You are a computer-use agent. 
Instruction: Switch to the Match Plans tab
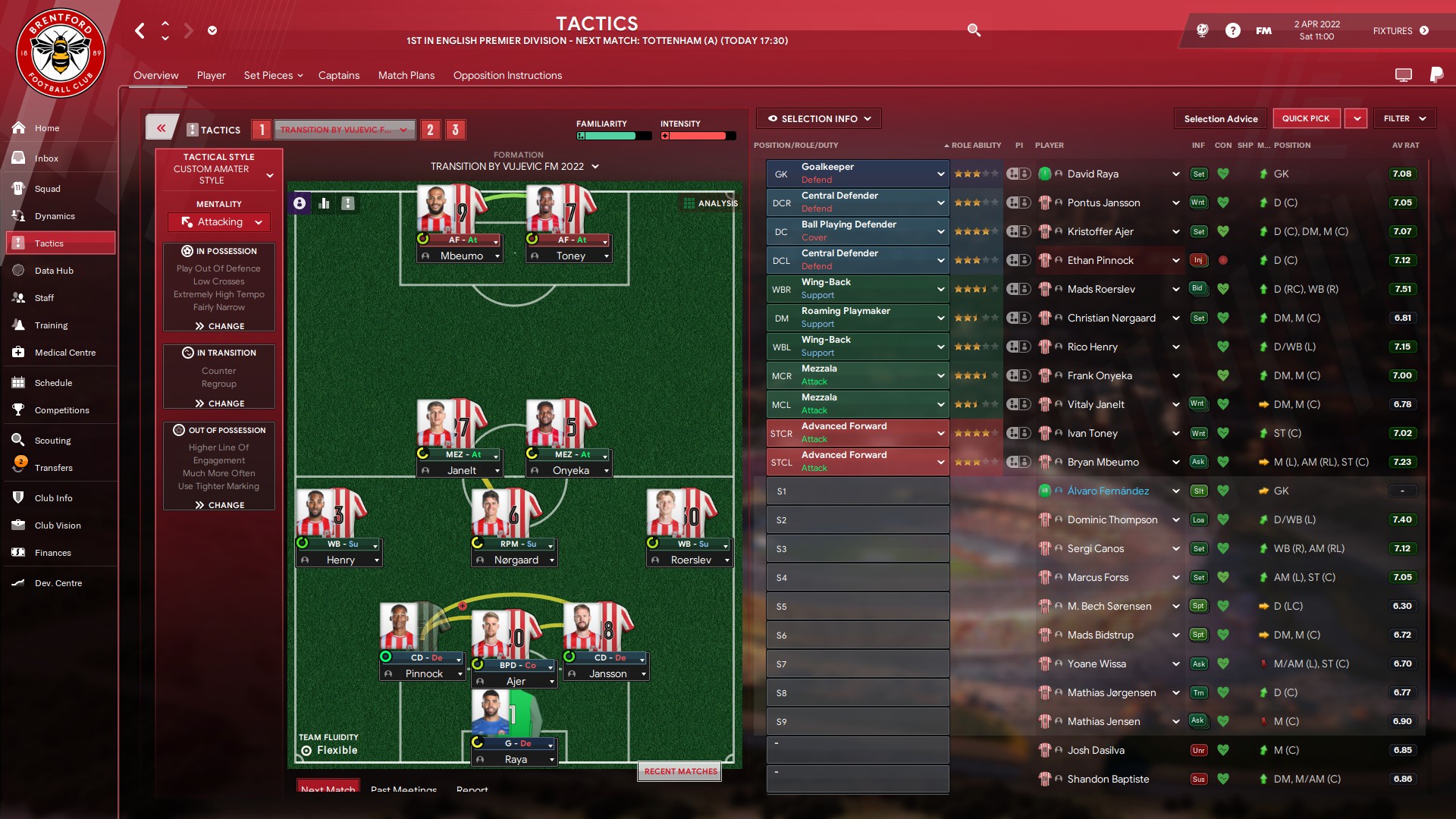click(406, 75)
